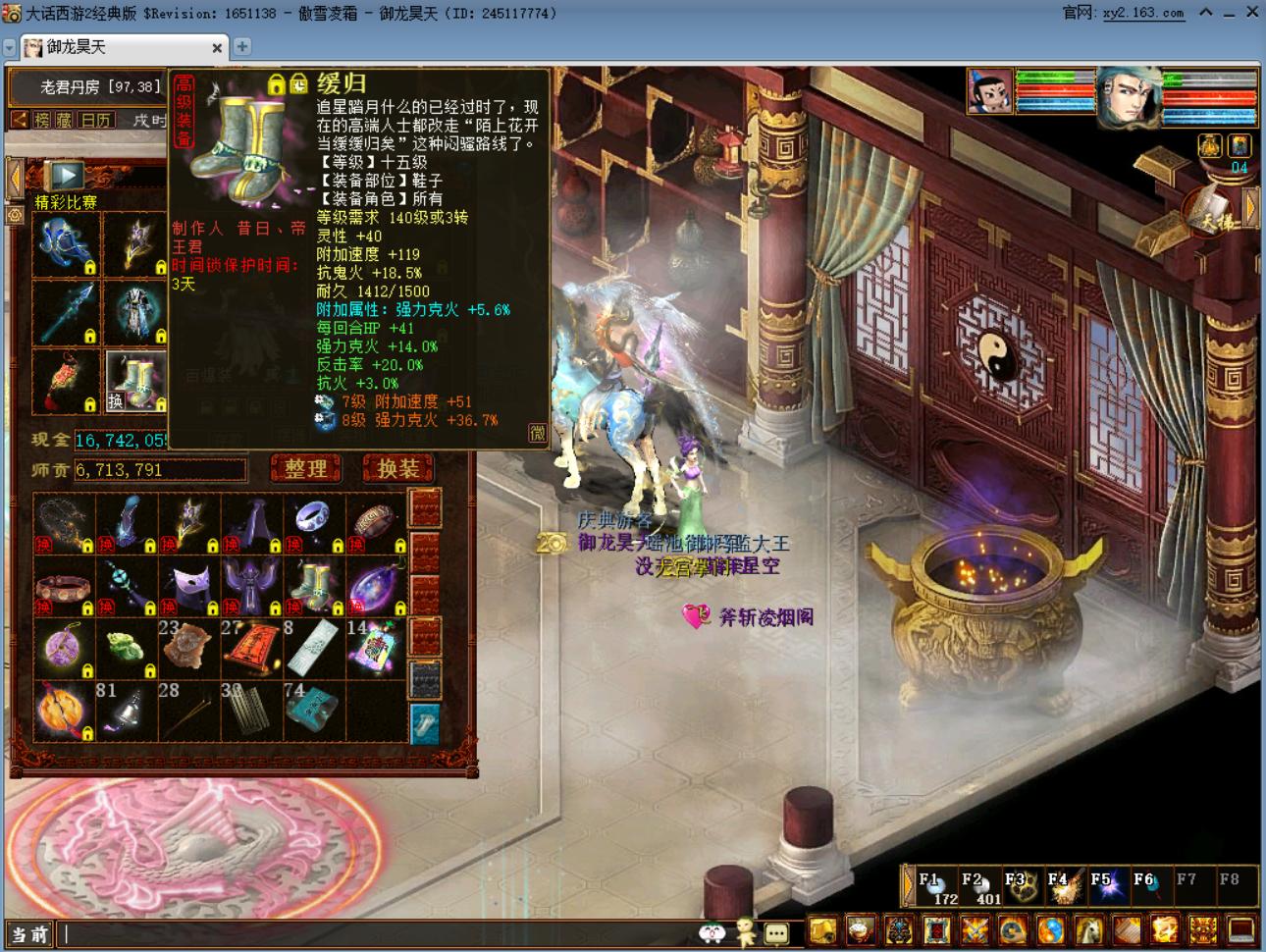This screenshot has width=1266, height=952.
Task: Use the F1 hotkey item slot
Action: click(x=935, y=886)
